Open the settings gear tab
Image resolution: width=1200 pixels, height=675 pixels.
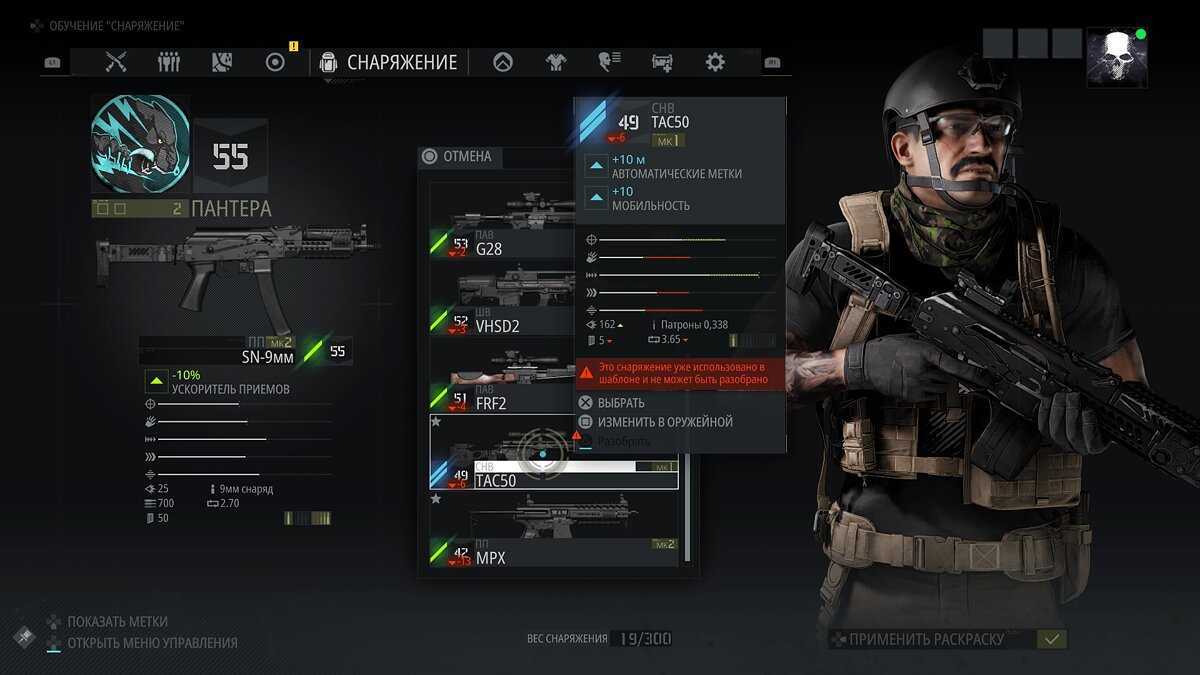pos(715,62)
